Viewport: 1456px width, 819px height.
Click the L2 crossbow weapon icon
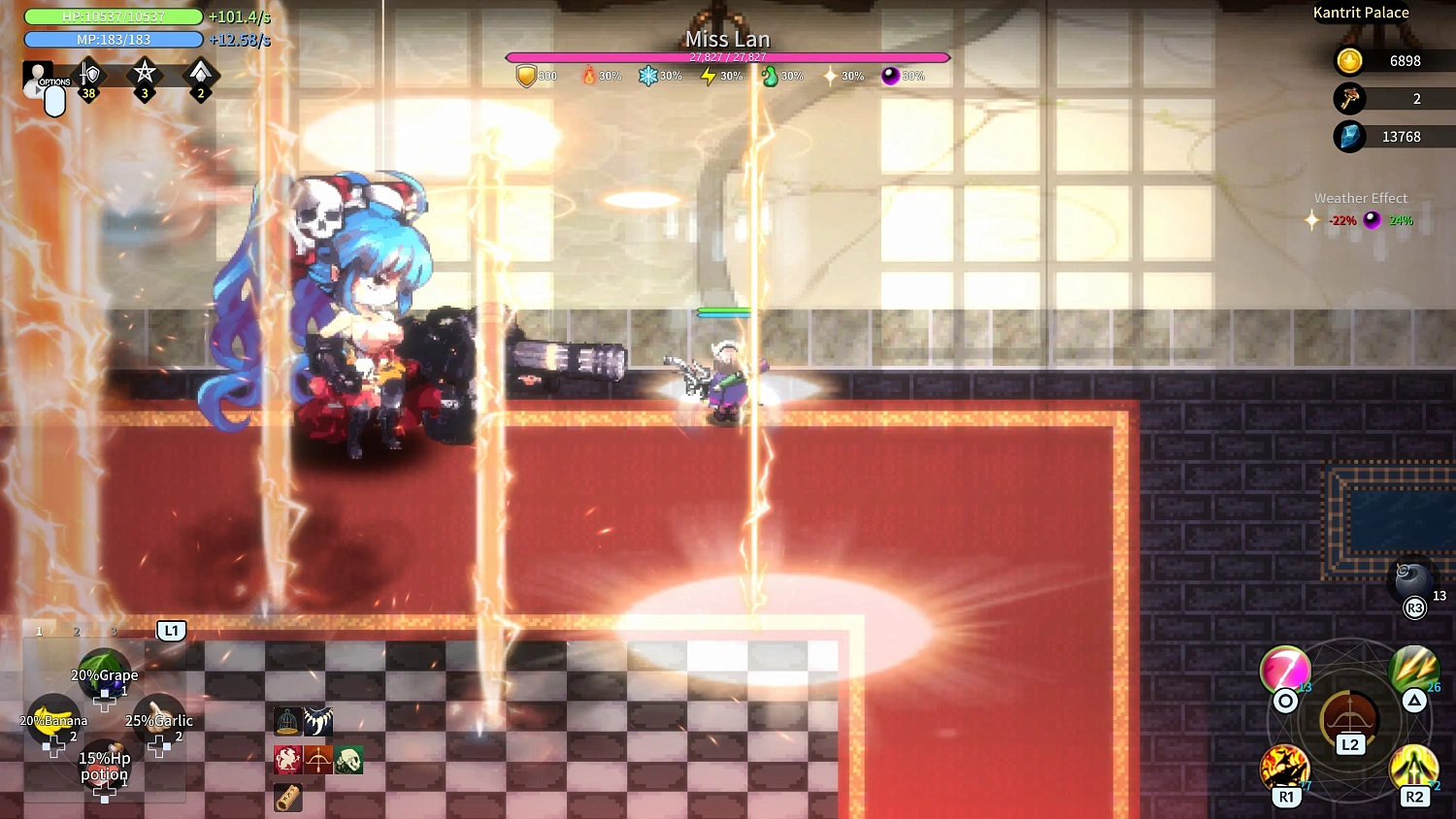1348,718
